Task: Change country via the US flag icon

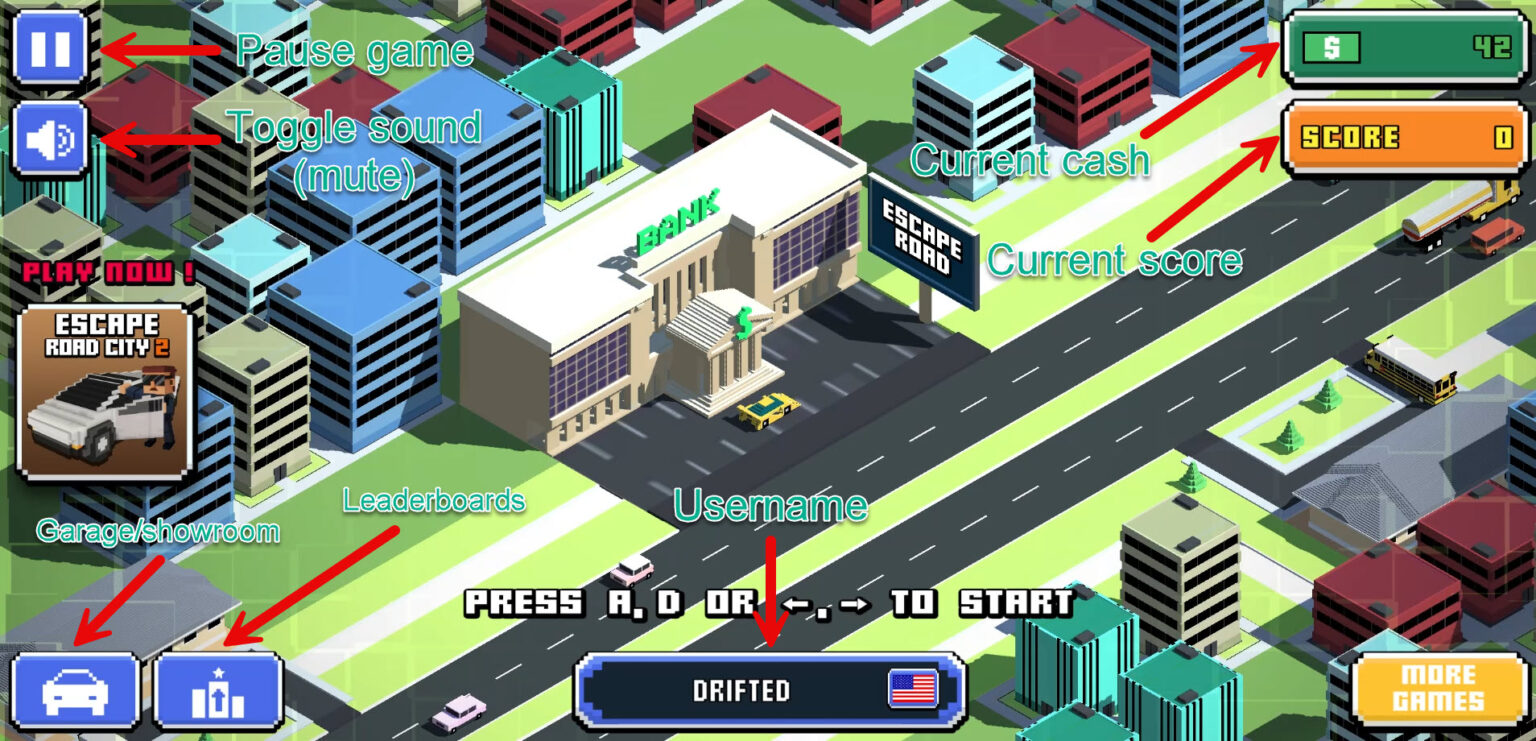Action: pyautogui.click(x=912, y=689)
